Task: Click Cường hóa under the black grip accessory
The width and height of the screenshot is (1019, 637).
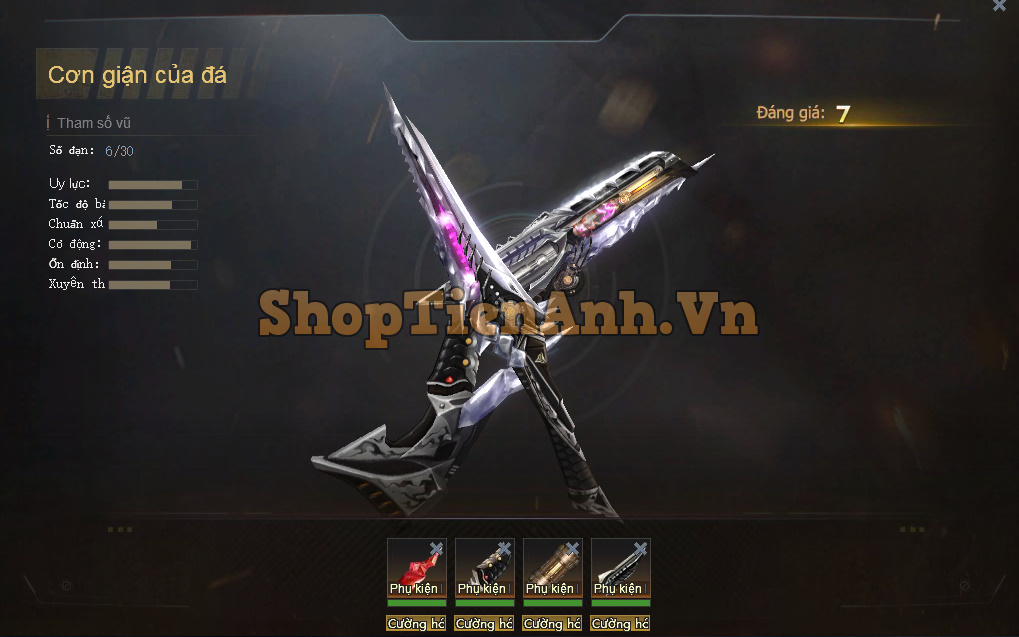Action: [484, 624]
